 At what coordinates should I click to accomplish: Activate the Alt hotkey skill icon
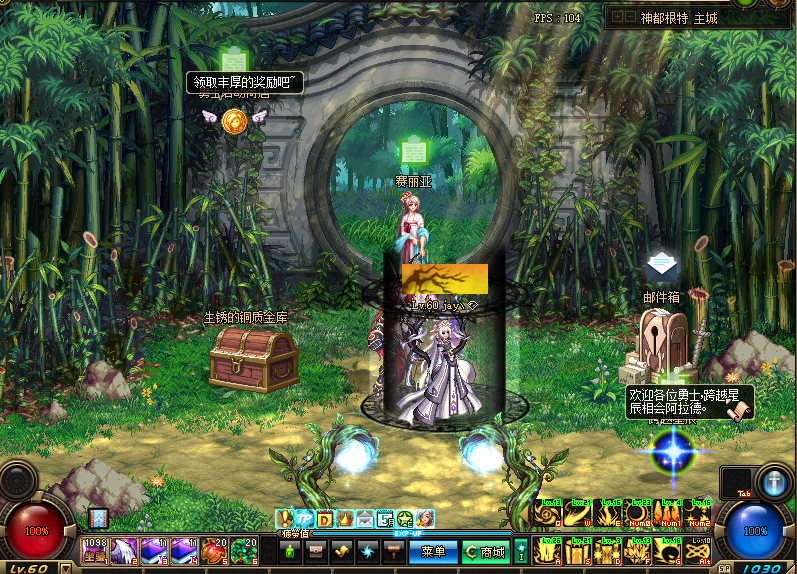pyautogui.click(x=699, y=551)
